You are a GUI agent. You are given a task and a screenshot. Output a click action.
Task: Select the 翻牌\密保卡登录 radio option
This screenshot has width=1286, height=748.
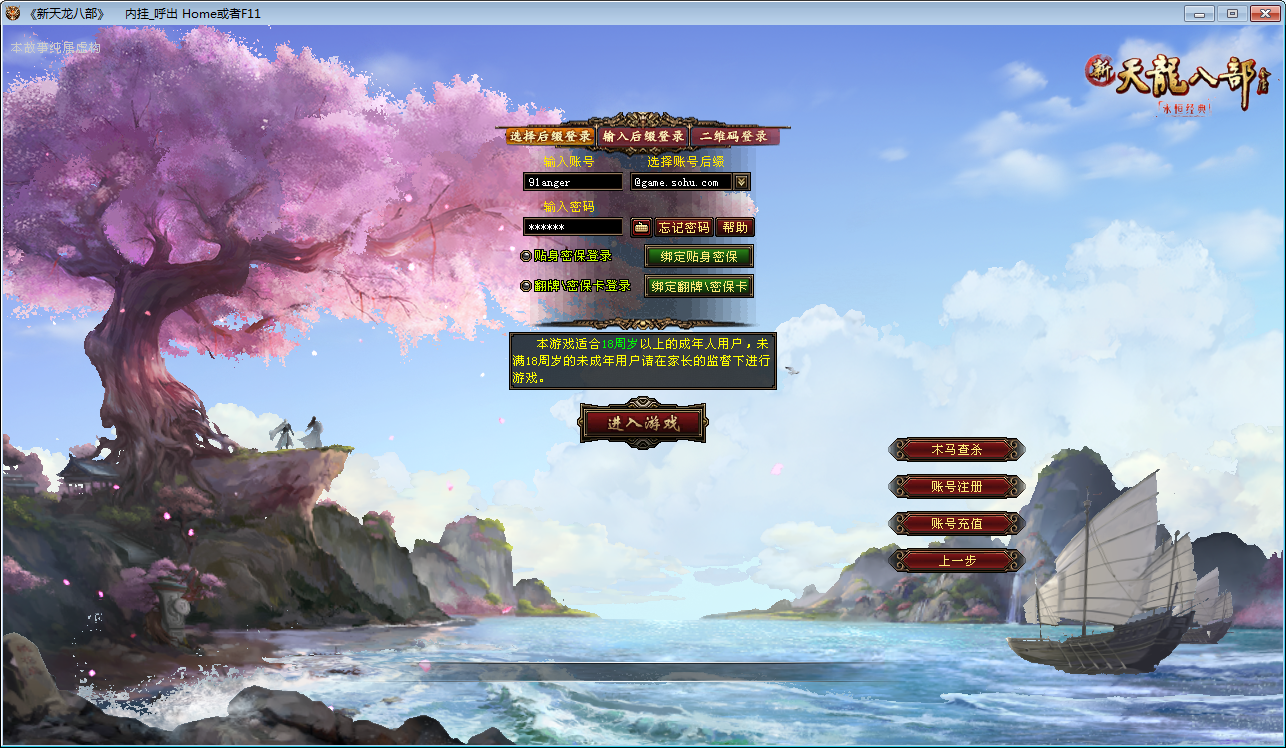click(527, 285)
